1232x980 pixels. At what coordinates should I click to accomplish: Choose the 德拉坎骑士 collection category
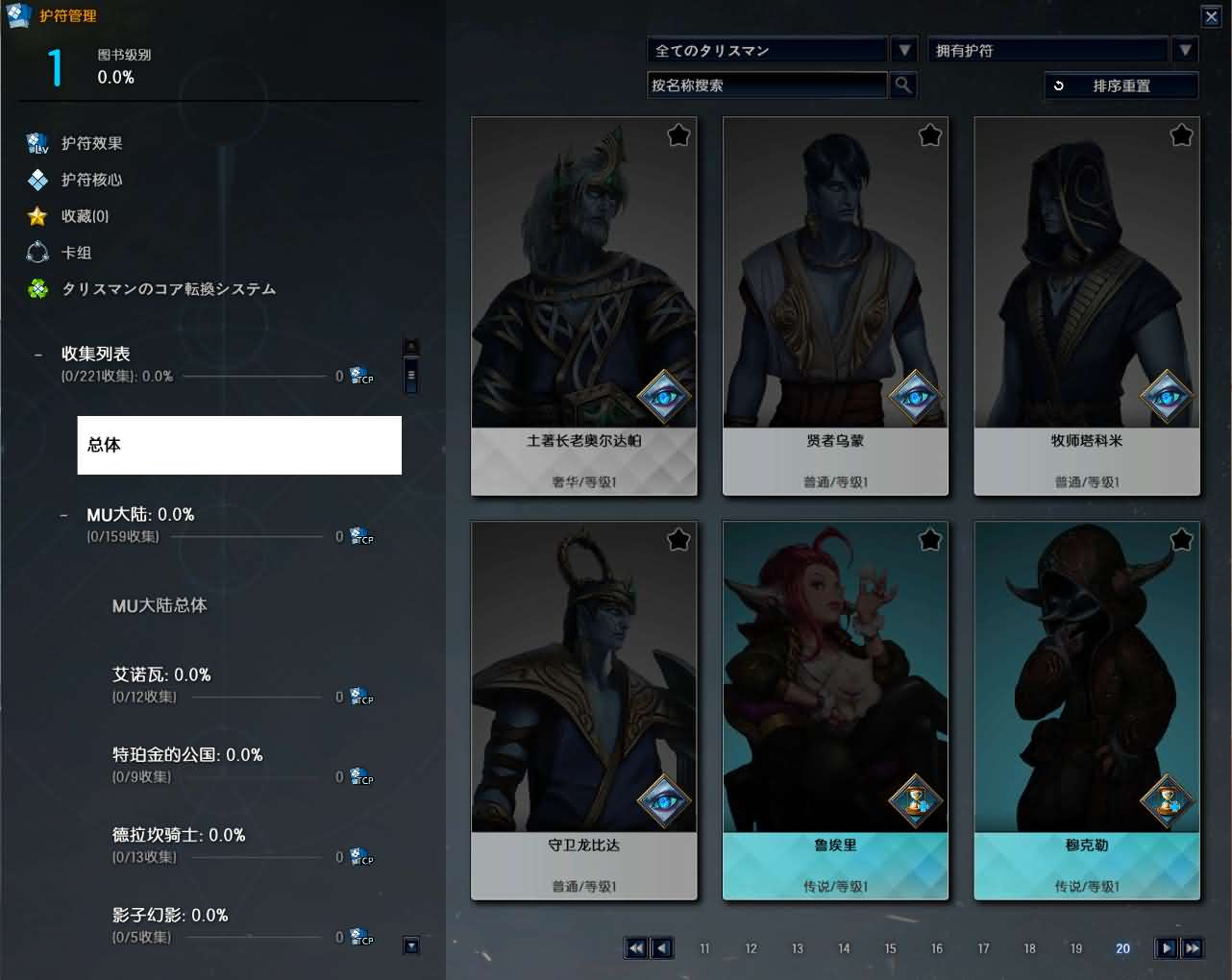coord(179,836)
